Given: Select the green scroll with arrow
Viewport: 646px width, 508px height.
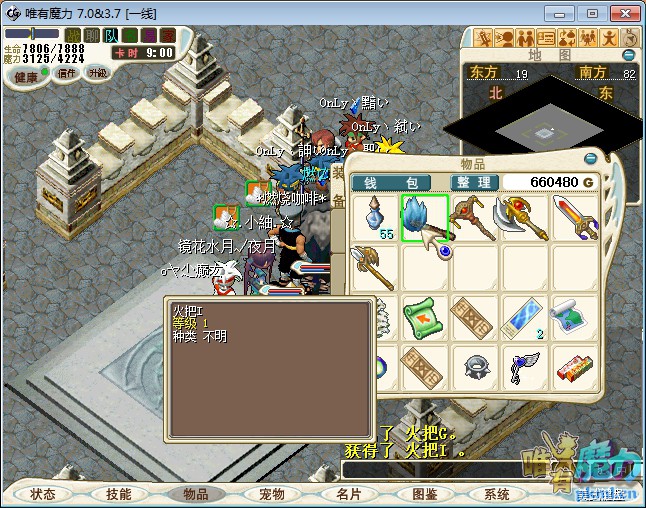Looking at the screenshot, I should pyautogui.click(x=423, y=318).
